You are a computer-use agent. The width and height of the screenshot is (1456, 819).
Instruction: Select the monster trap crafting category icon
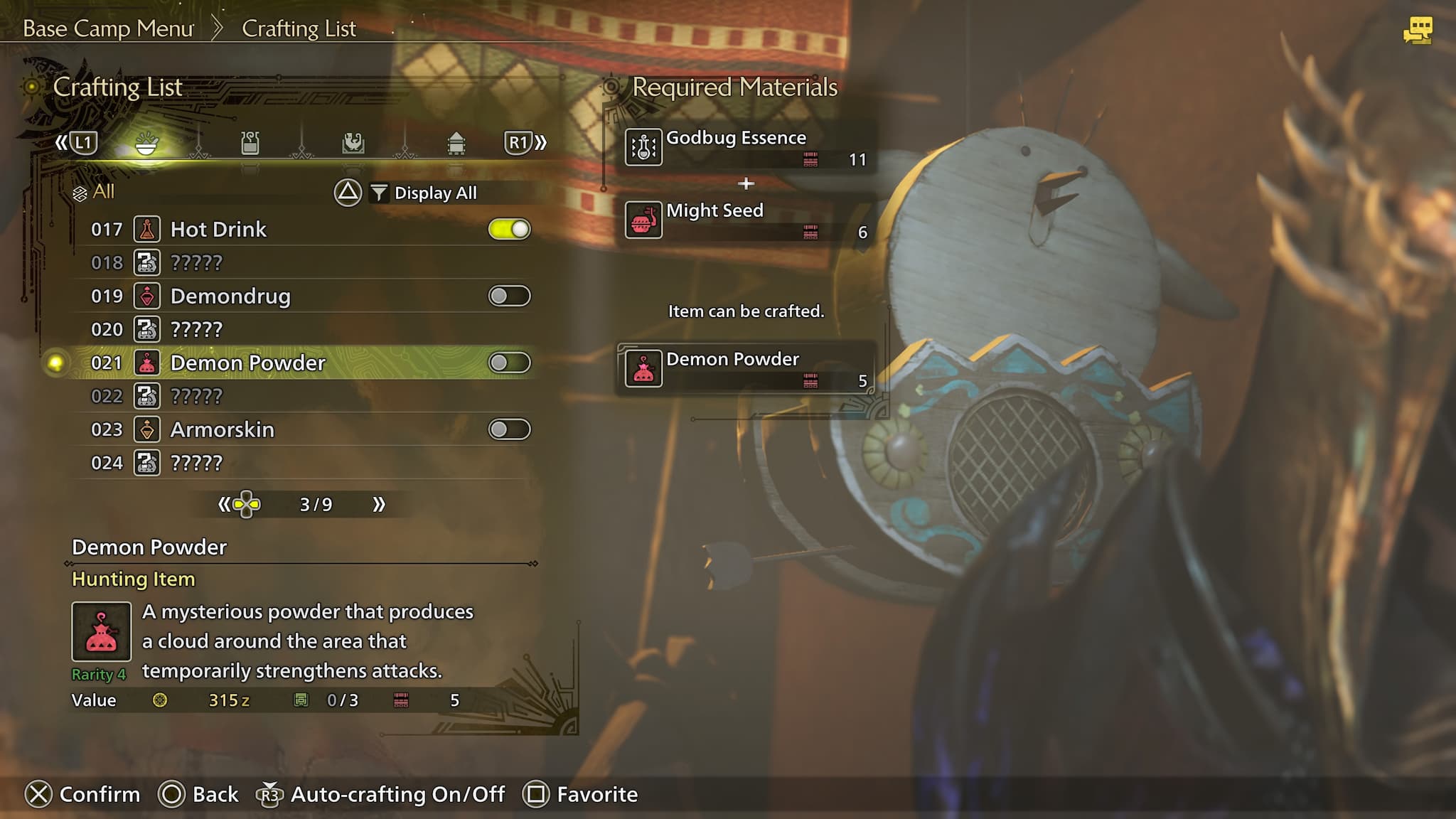pos(352,142)
